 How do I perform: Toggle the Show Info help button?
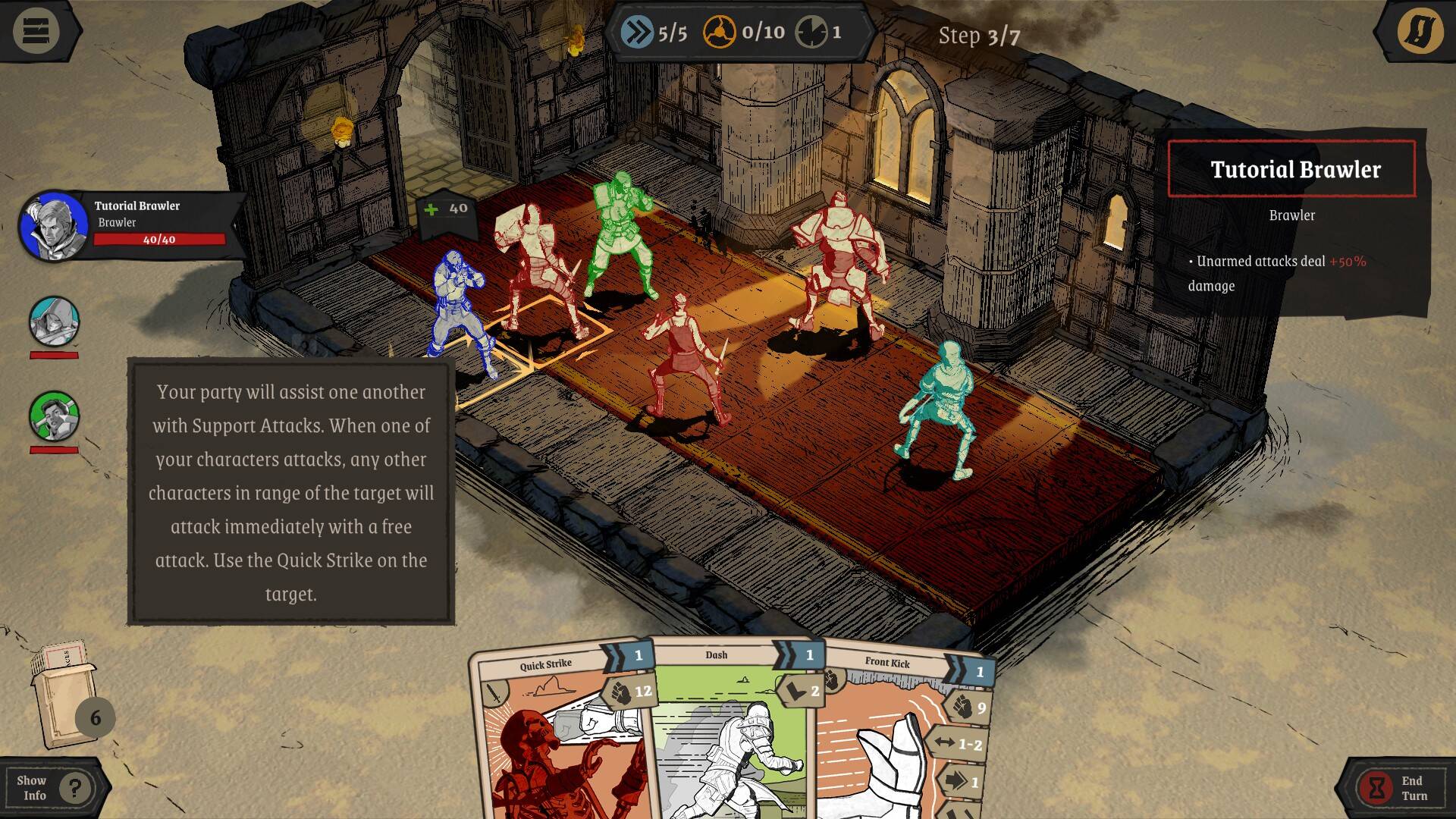pos(55,788)
